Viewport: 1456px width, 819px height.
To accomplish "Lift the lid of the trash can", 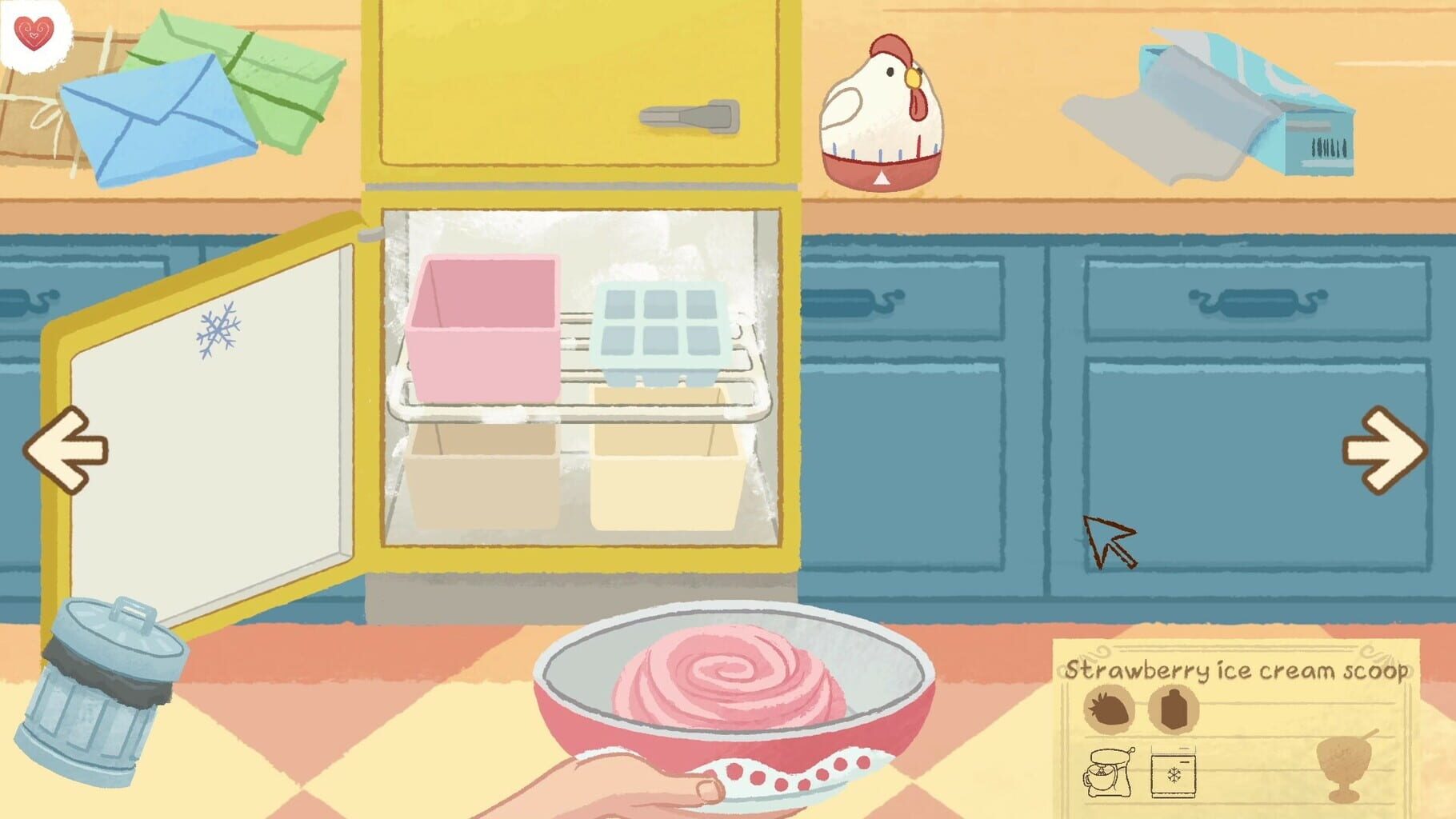I will (x=120, y=630).
